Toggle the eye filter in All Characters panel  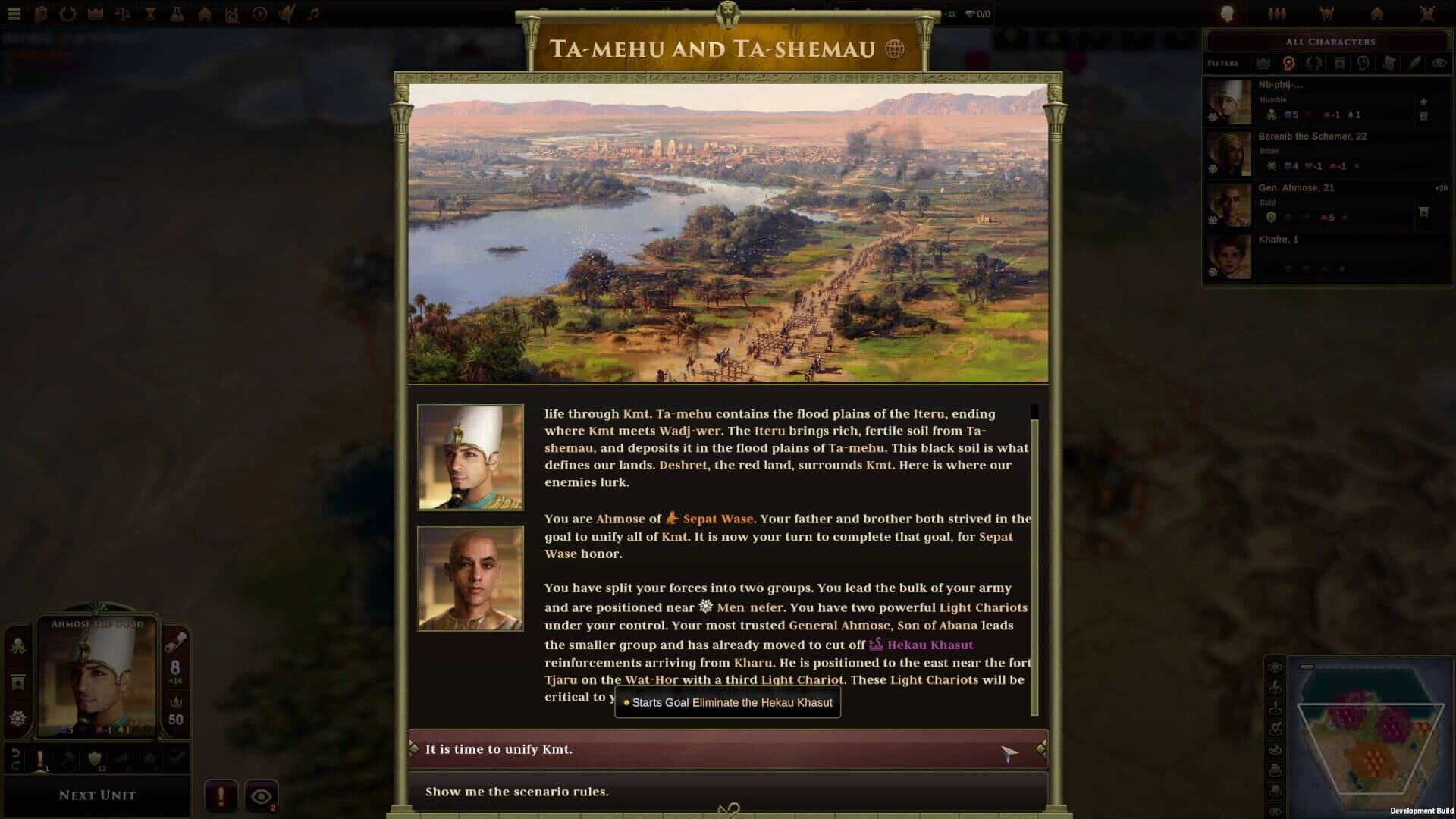1439,63
